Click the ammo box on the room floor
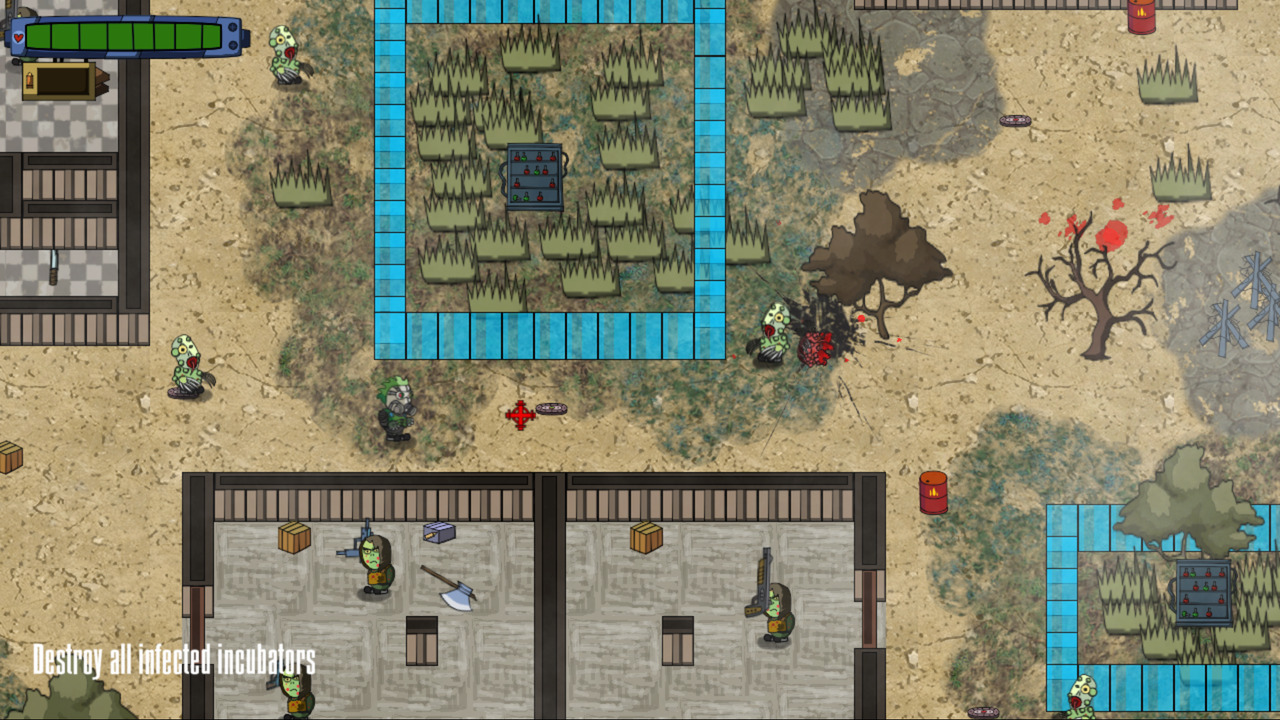 tap(437, 533)
